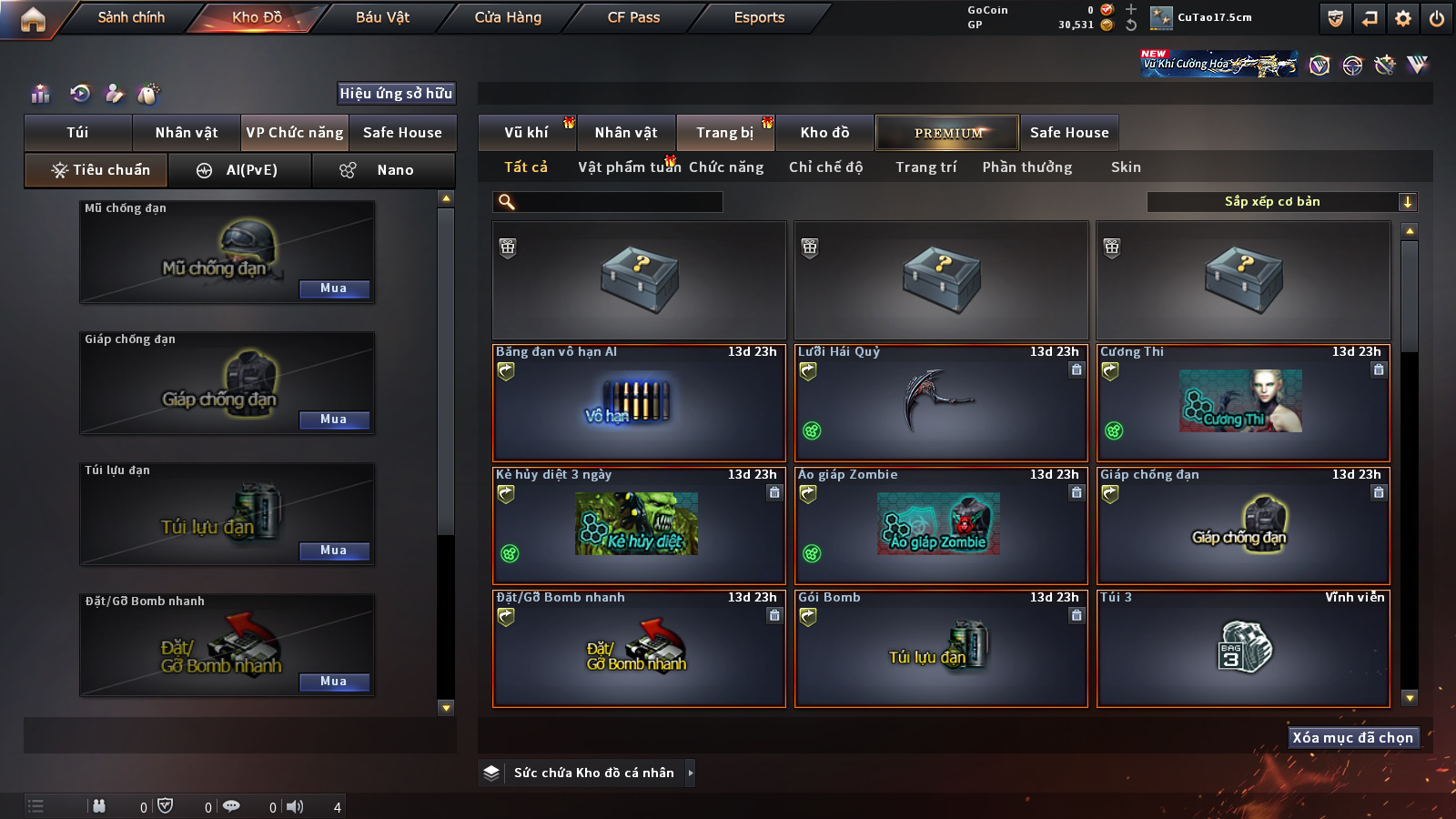Go to the CF Pass tab
This screenshot has height=819, width=1456.
633,17
